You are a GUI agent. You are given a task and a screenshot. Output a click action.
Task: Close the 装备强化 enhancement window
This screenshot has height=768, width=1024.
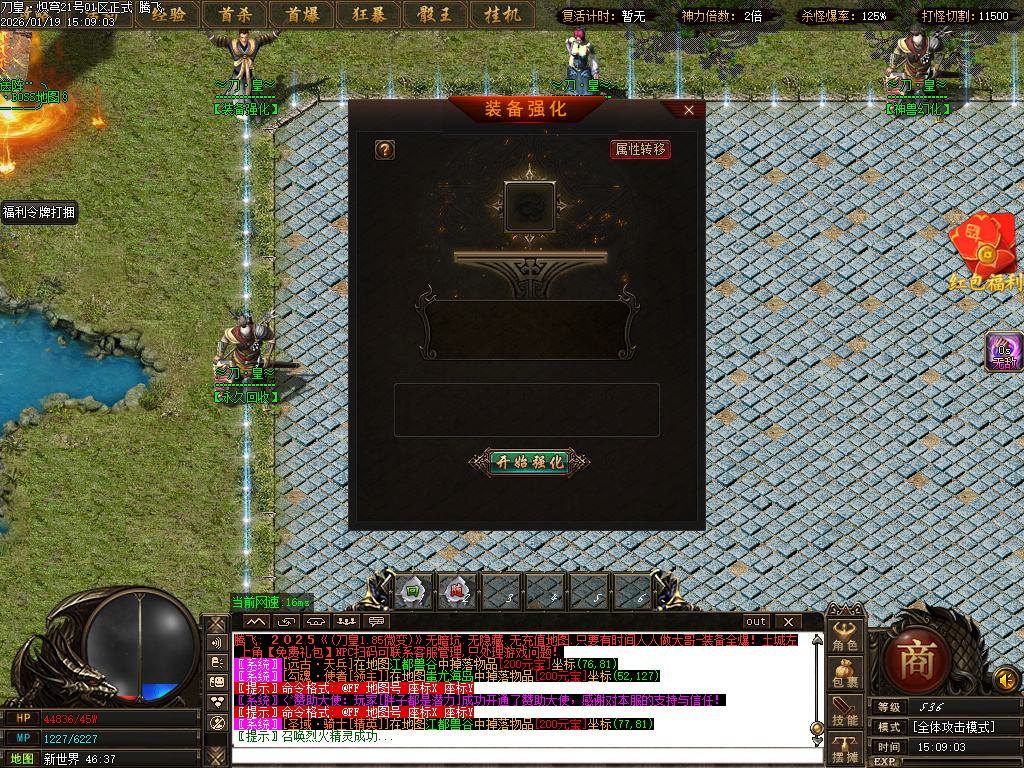click(689, 110)
